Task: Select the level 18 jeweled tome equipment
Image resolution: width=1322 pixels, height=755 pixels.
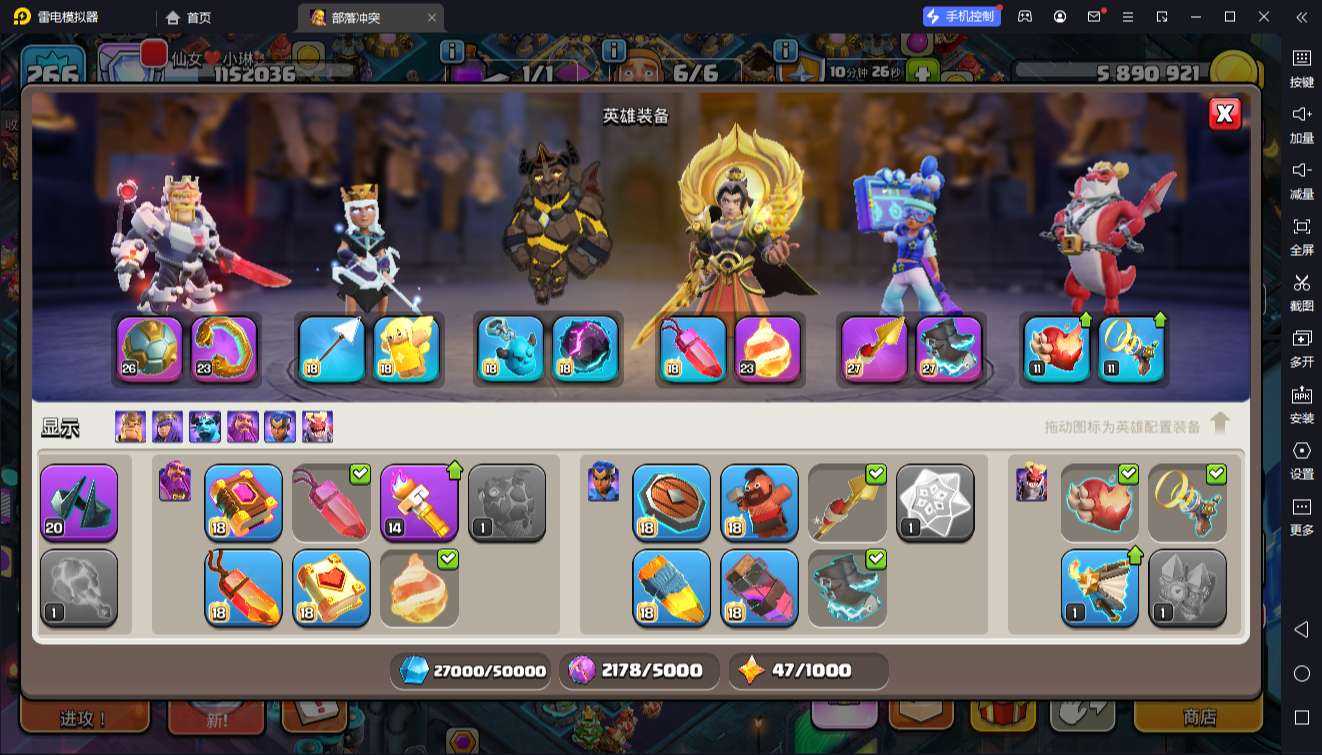Action: (243, 502)
